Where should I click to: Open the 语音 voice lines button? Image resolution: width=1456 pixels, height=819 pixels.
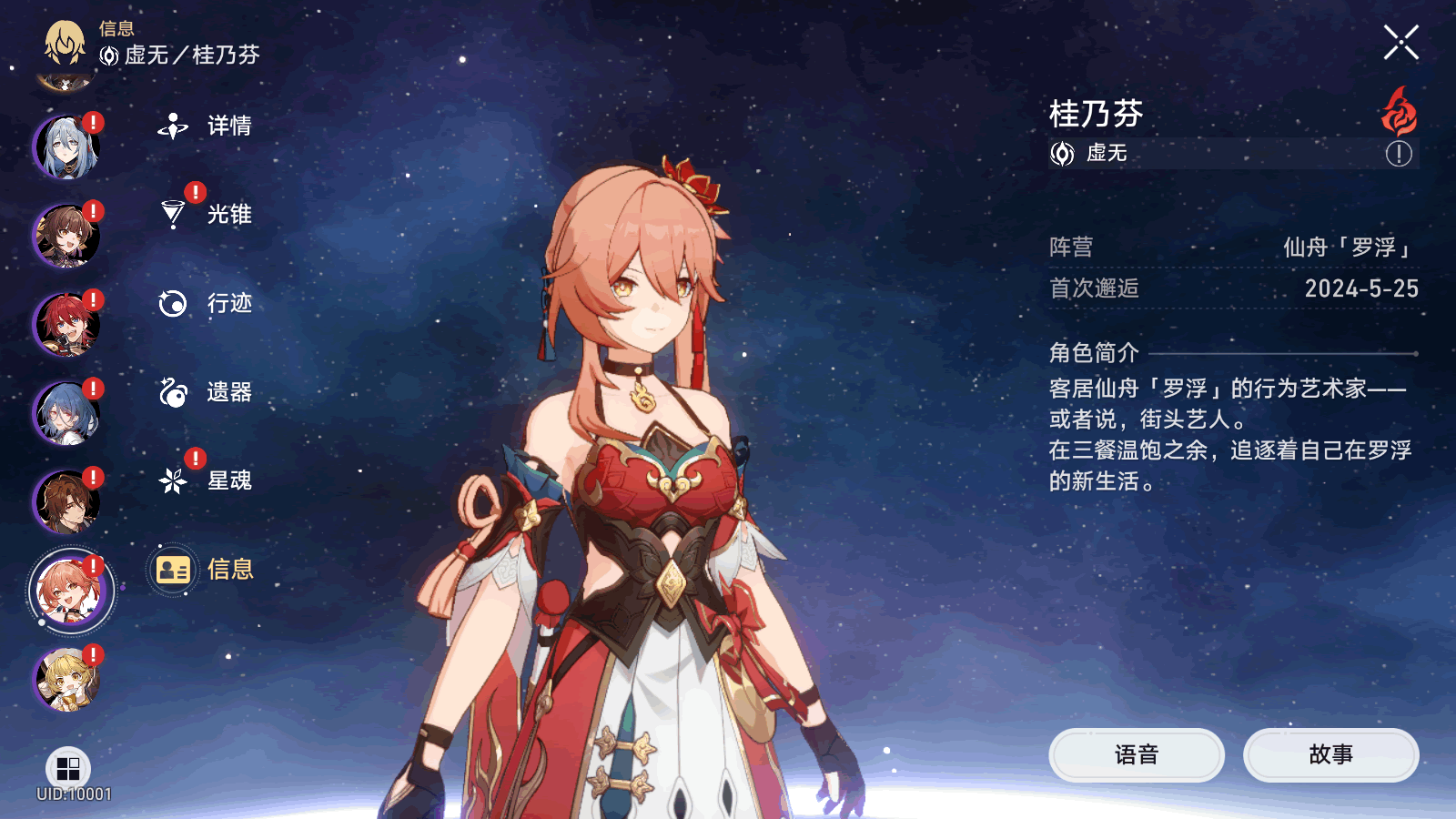[1136, 754]
